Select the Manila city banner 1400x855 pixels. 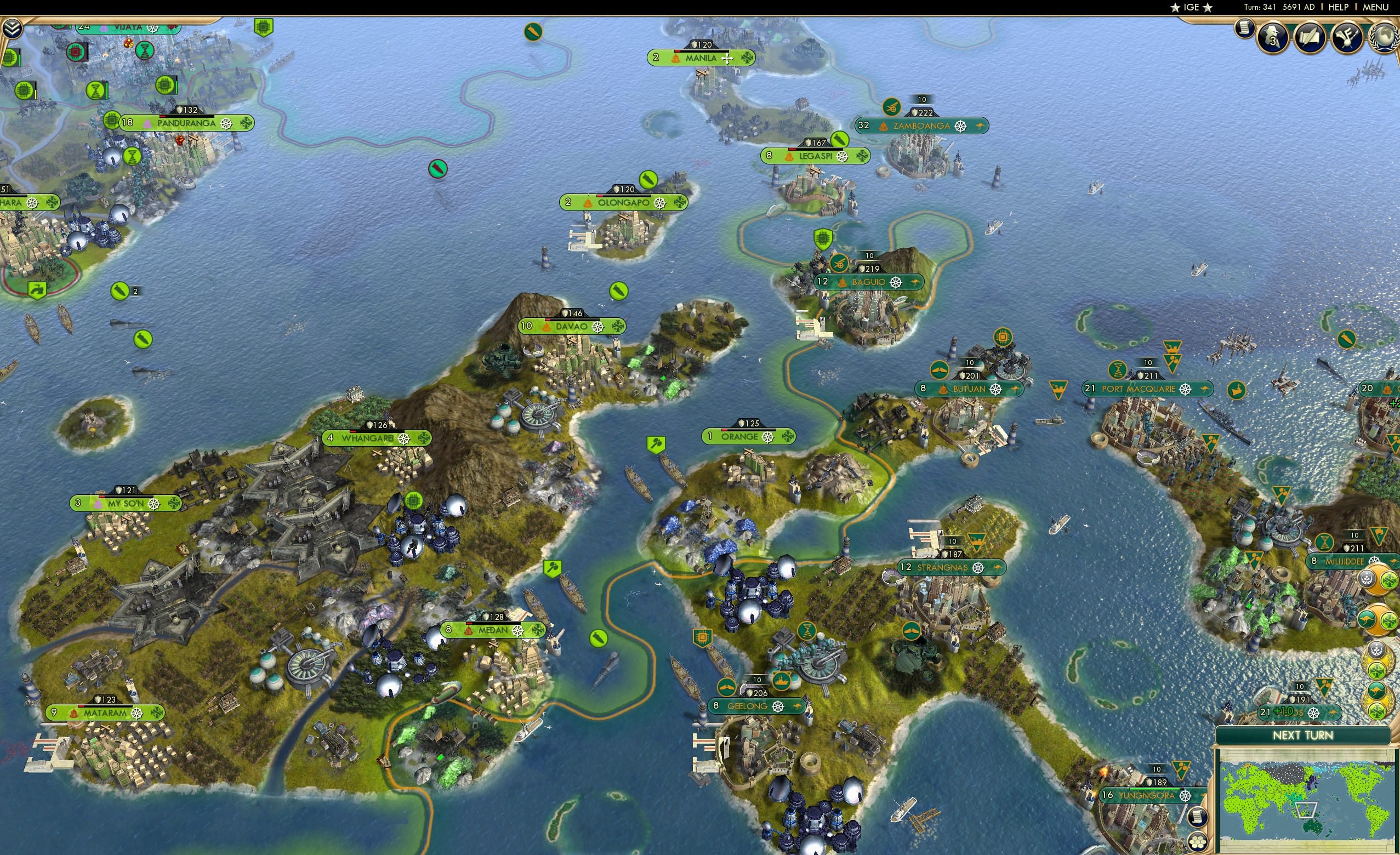click(703, 58)
